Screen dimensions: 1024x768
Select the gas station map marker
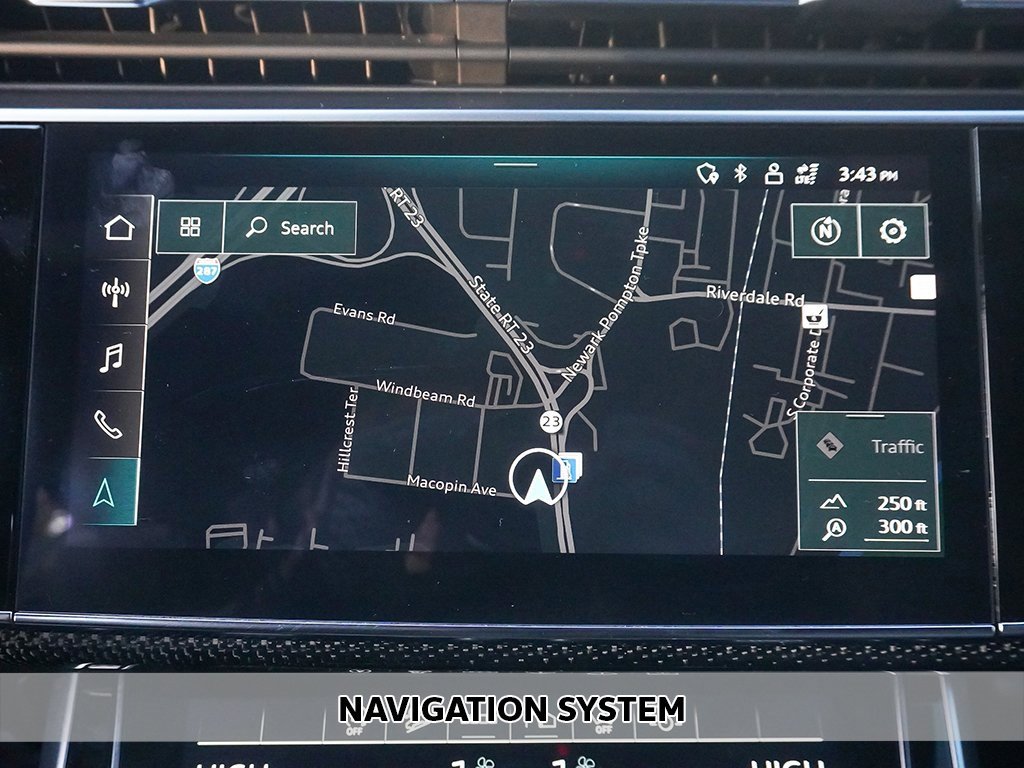[x=567, y=466]
